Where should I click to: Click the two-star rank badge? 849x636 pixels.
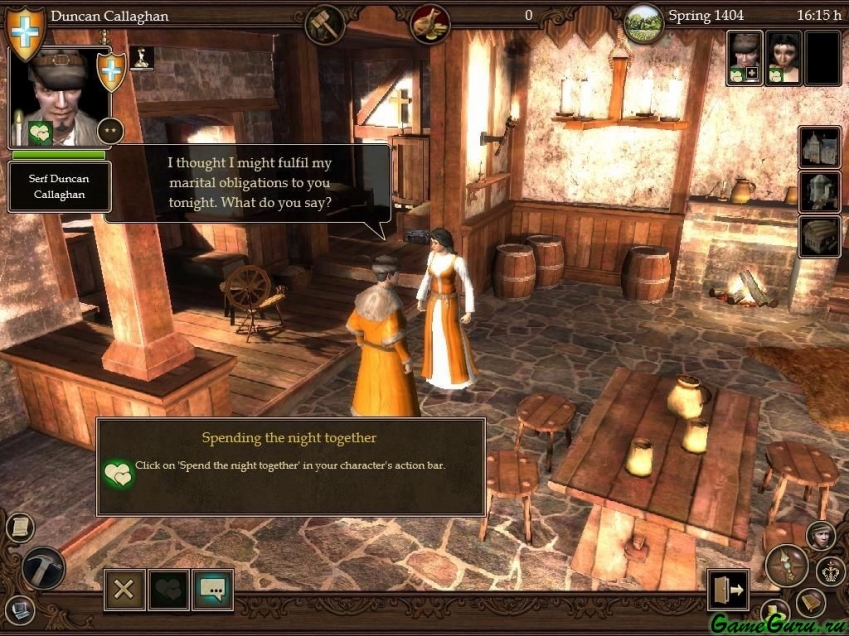tap(111, 129)
